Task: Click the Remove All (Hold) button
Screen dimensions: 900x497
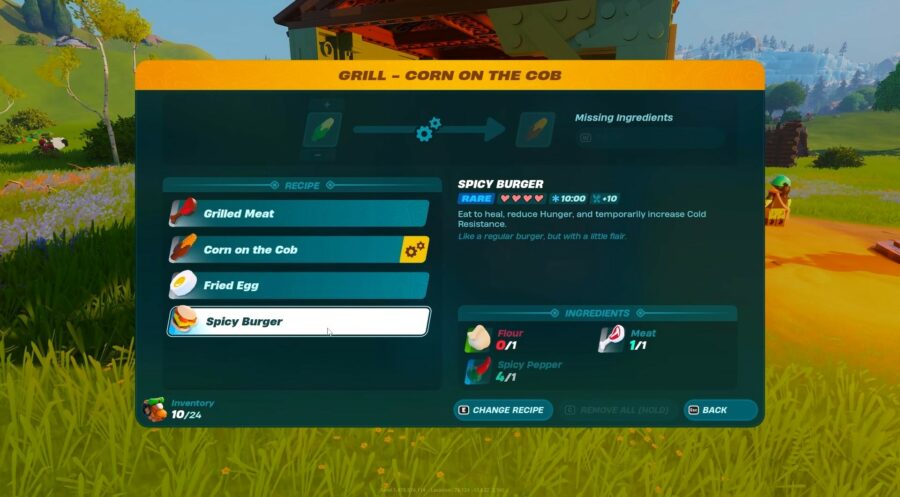Action: tap(617, 410)
